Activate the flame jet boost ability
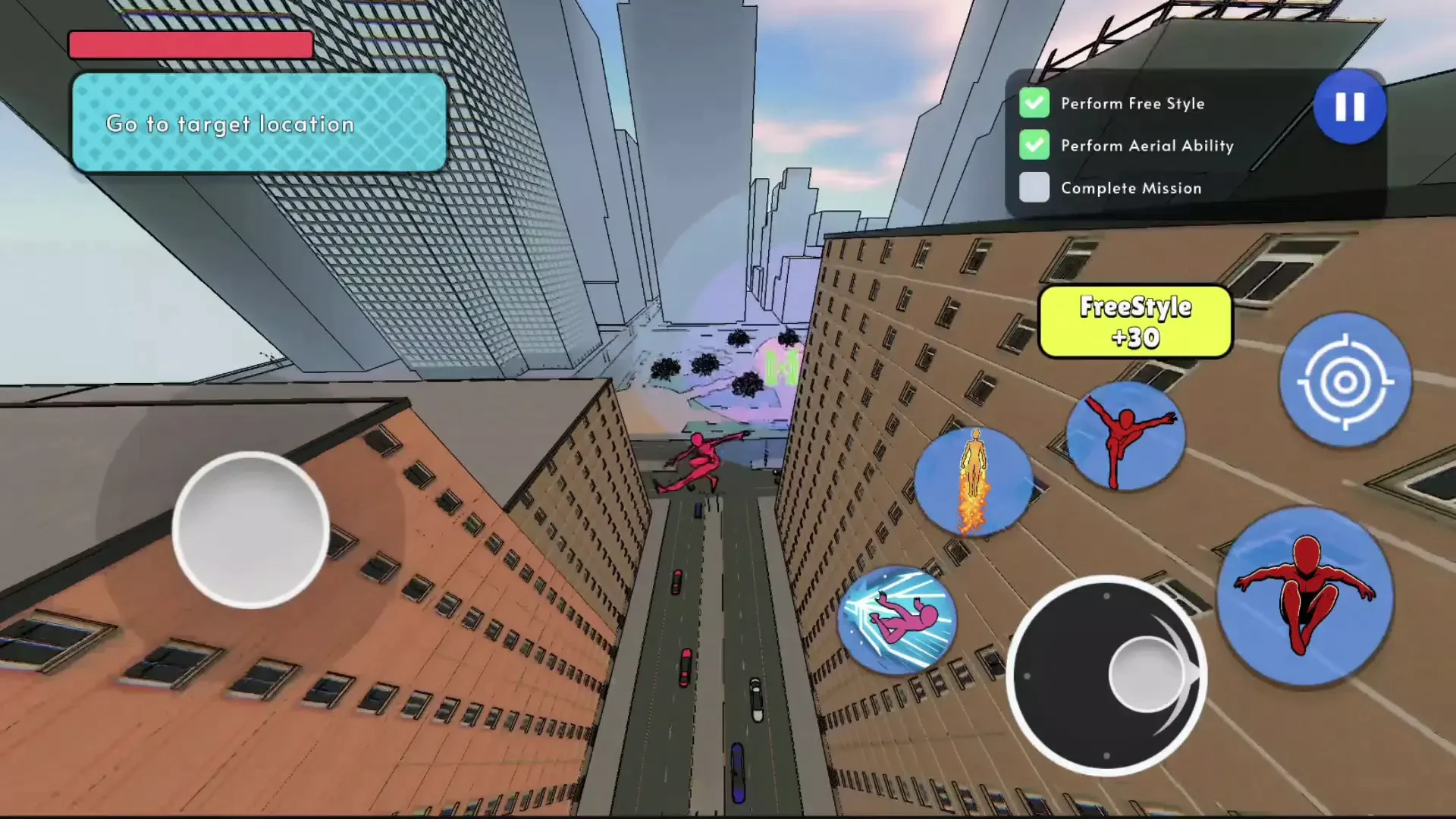 [973, 481]
